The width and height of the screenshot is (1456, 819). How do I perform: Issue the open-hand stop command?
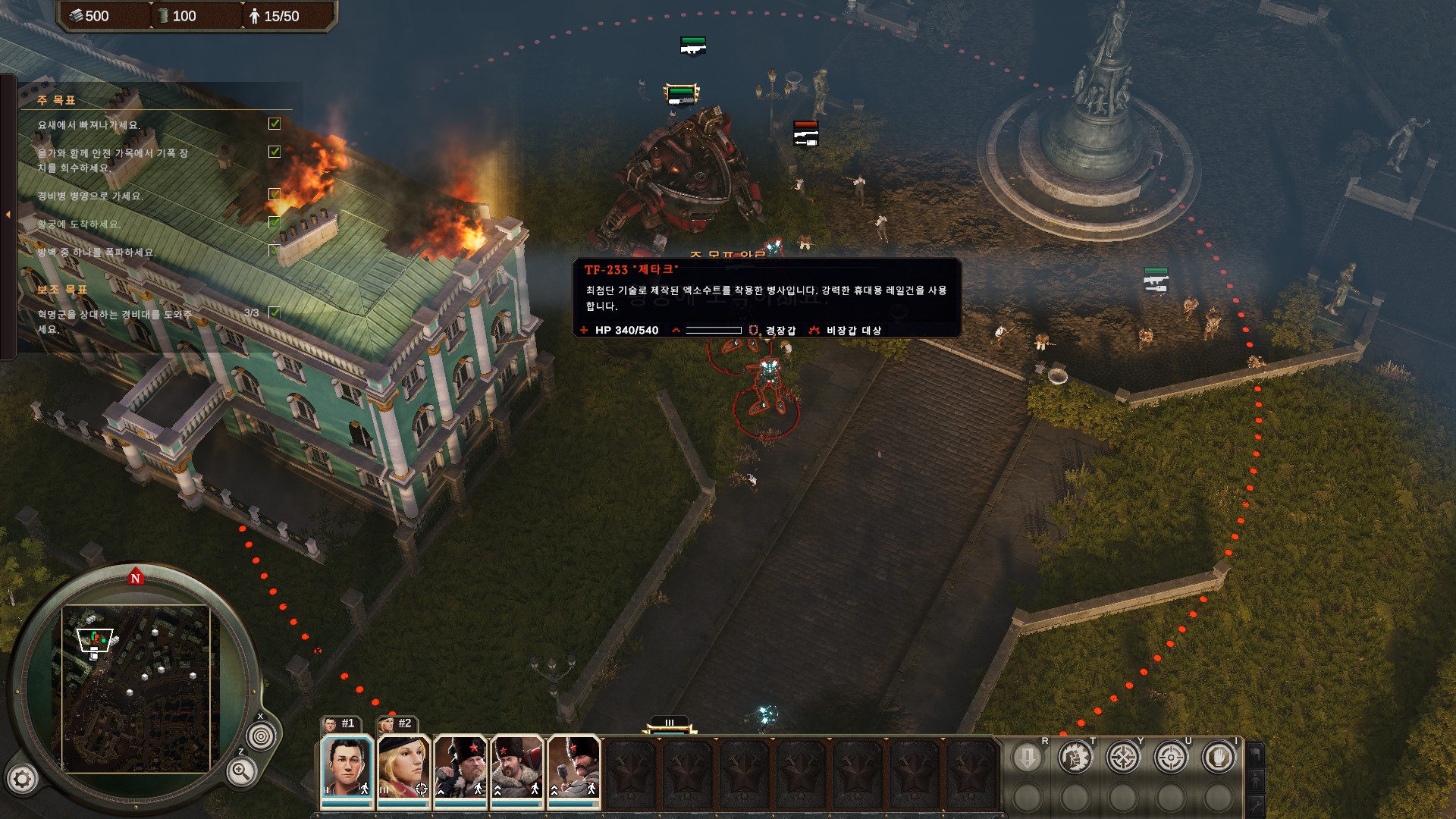pyautogui.click(x=1218, y=757)
